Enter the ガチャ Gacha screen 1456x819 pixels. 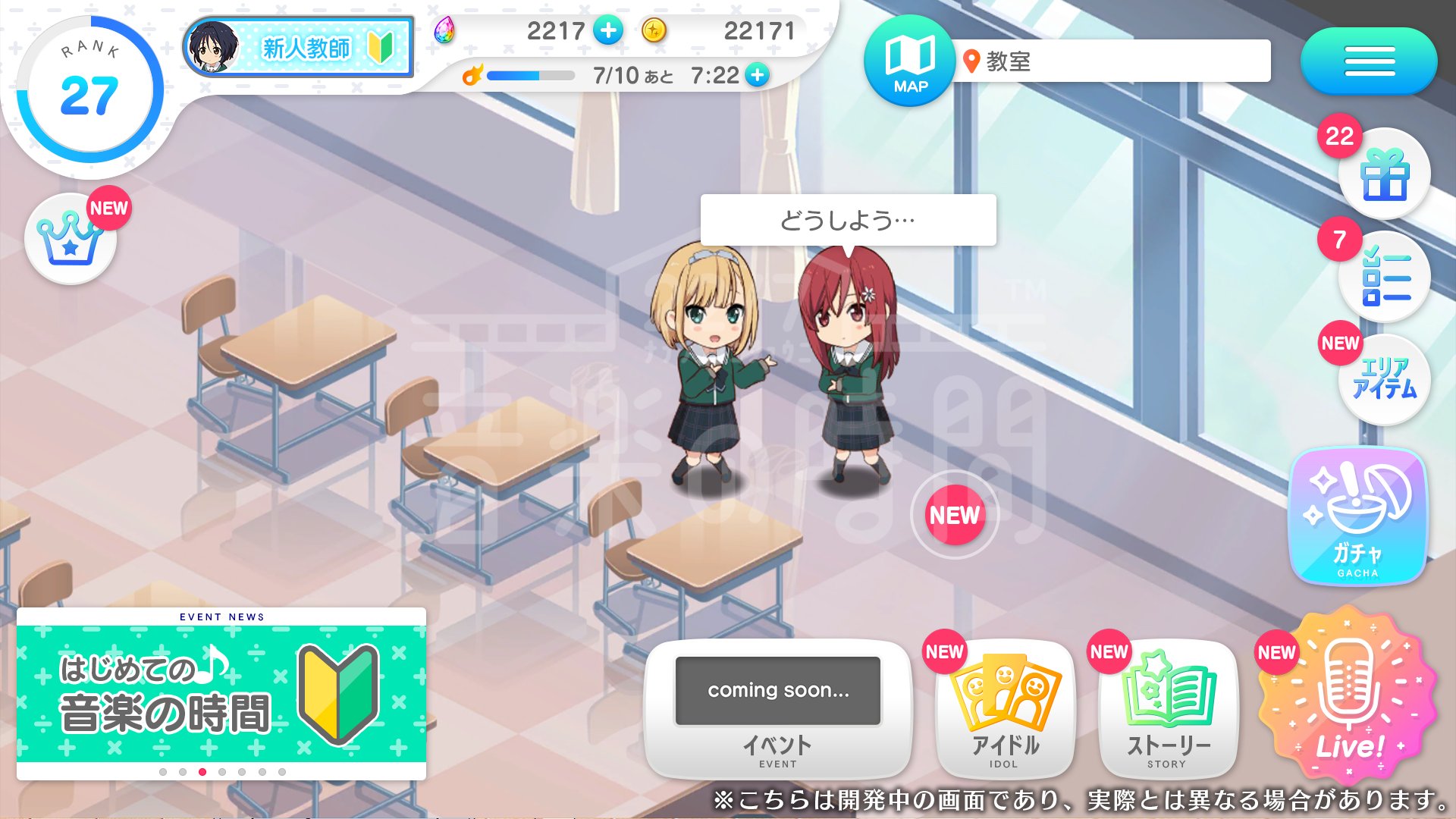pyautogui.click(x=1357, y=516)
